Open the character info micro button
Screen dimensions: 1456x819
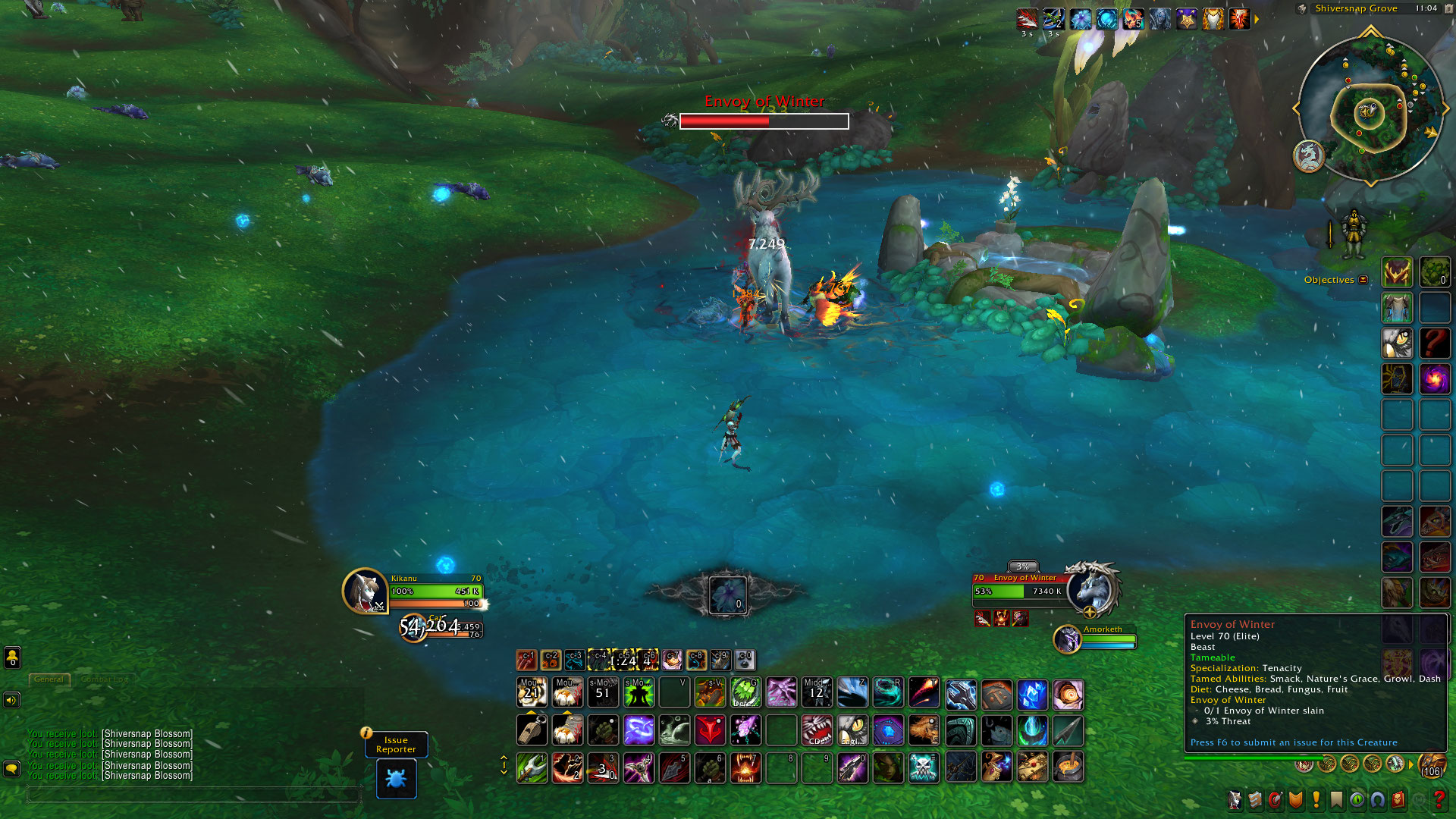[1235, 799]
